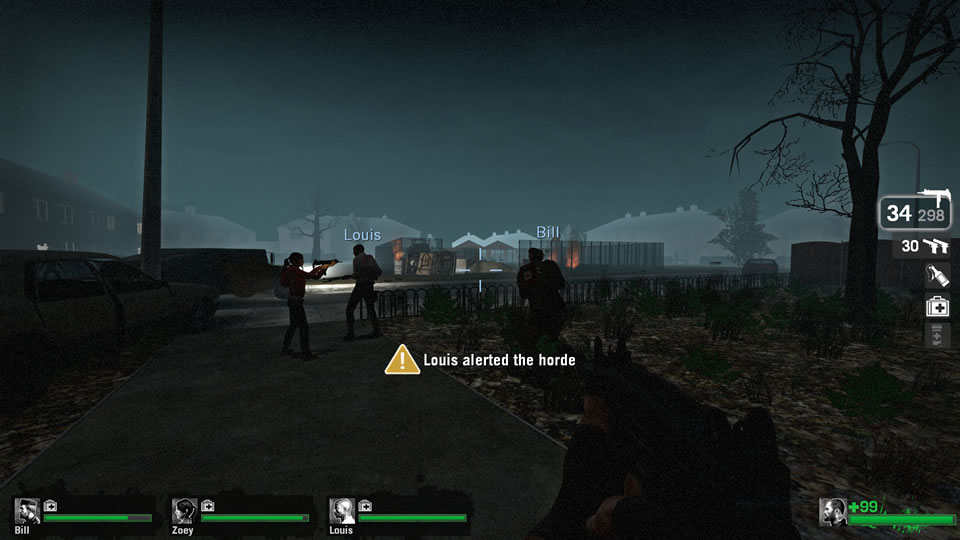Click Zoey's teammate portrait
960x540 pixels.
point(184,510)
